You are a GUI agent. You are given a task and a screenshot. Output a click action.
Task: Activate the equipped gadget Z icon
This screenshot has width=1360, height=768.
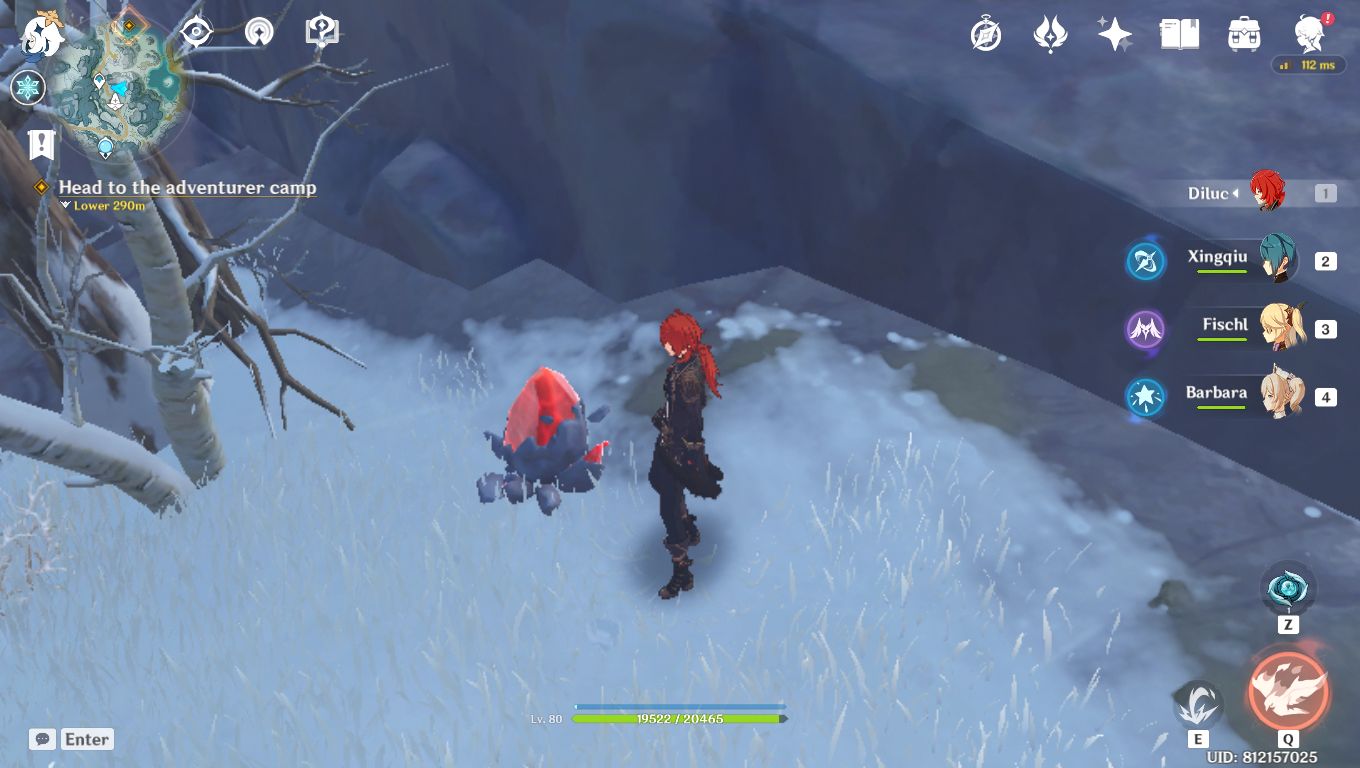click(1288, 588)
